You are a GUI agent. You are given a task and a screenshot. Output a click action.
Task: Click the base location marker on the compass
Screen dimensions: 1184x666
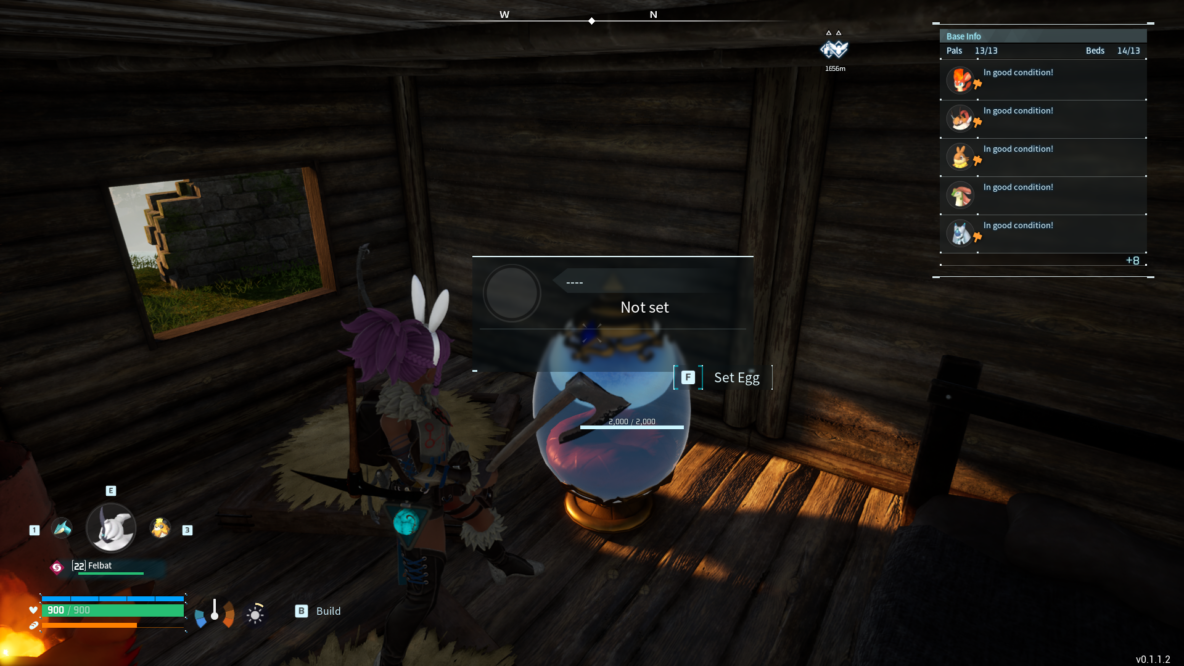point(834,48)
